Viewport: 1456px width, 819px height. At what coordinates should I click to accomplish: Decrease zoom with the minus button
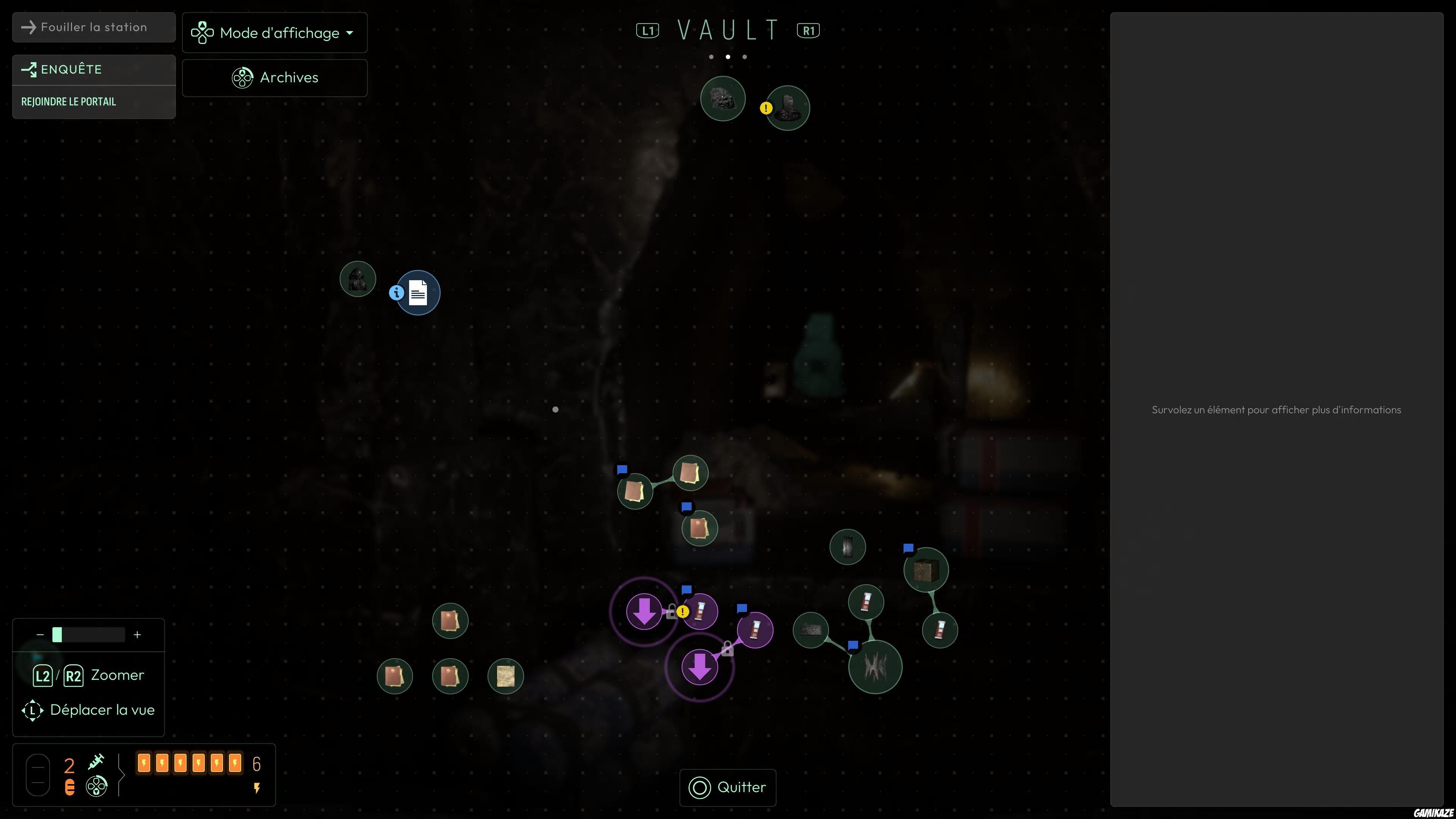[40, 635]
